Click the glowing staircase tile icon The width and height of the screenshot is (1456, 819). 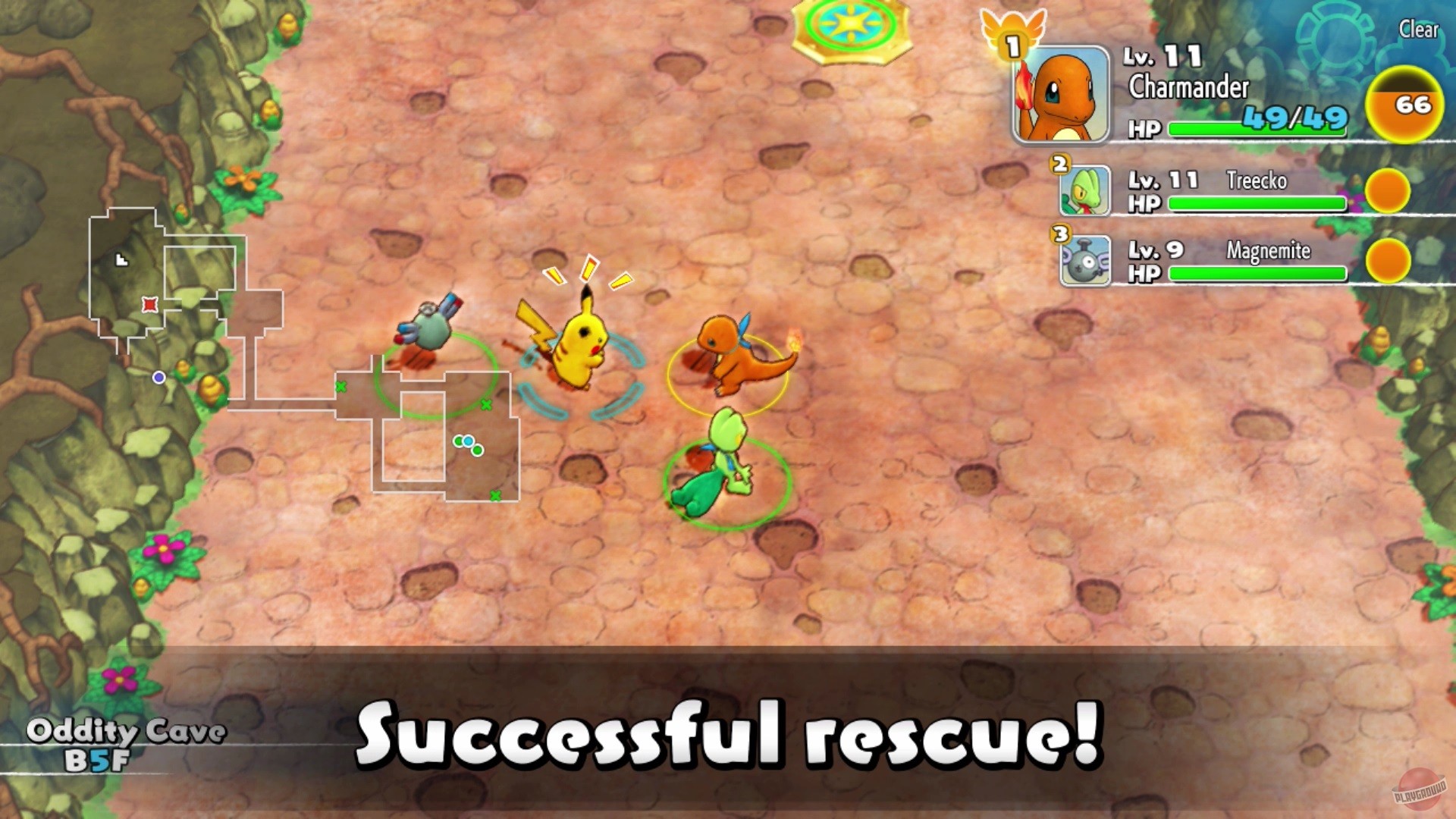pyautogui.click(x=849, y=23)
